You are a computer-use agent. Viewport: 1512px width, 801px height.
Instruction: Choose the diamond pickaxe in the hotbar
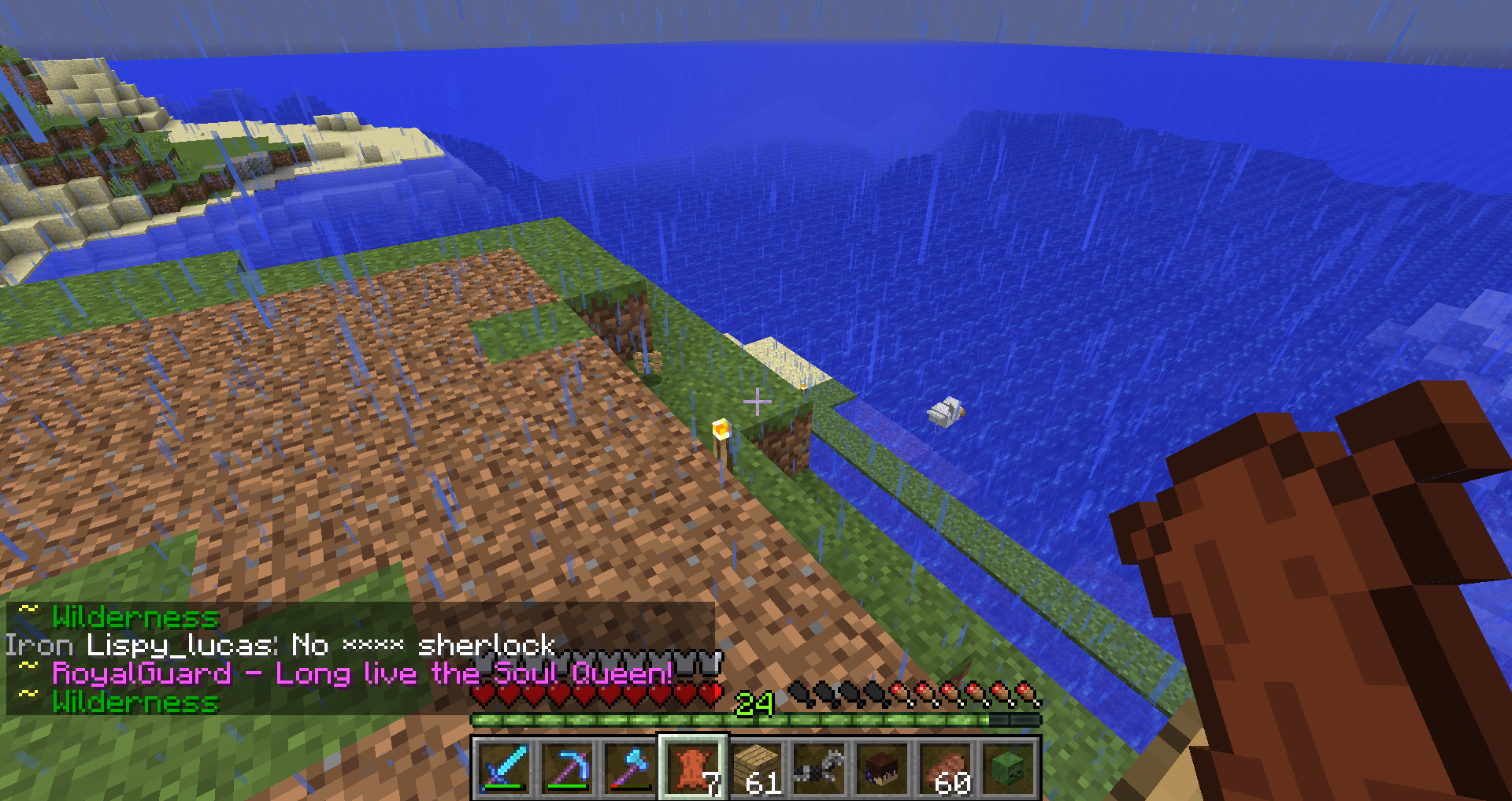[x=567, y=768]
